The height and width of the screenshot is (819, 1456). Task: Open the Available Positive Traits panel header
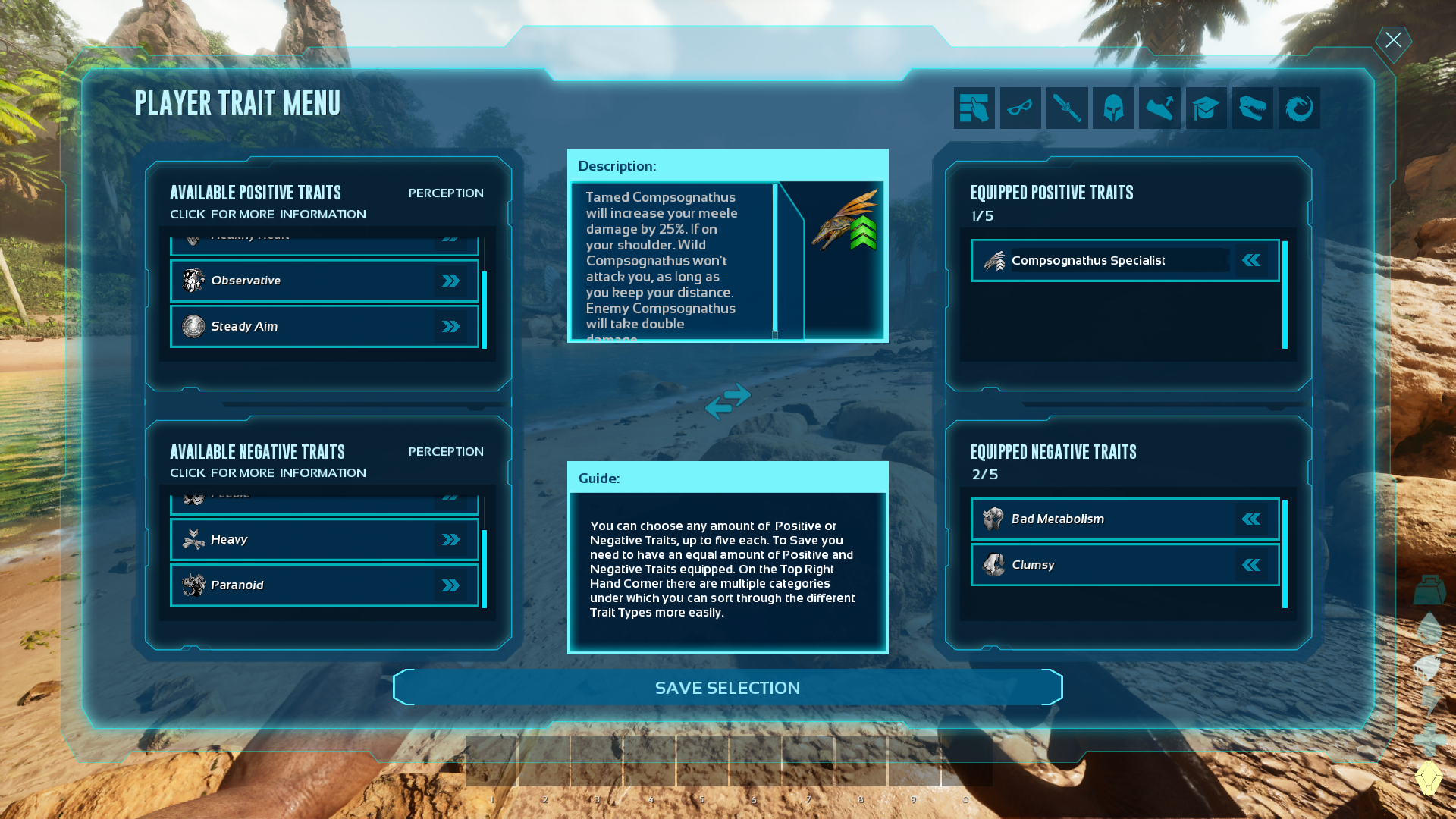256,192
